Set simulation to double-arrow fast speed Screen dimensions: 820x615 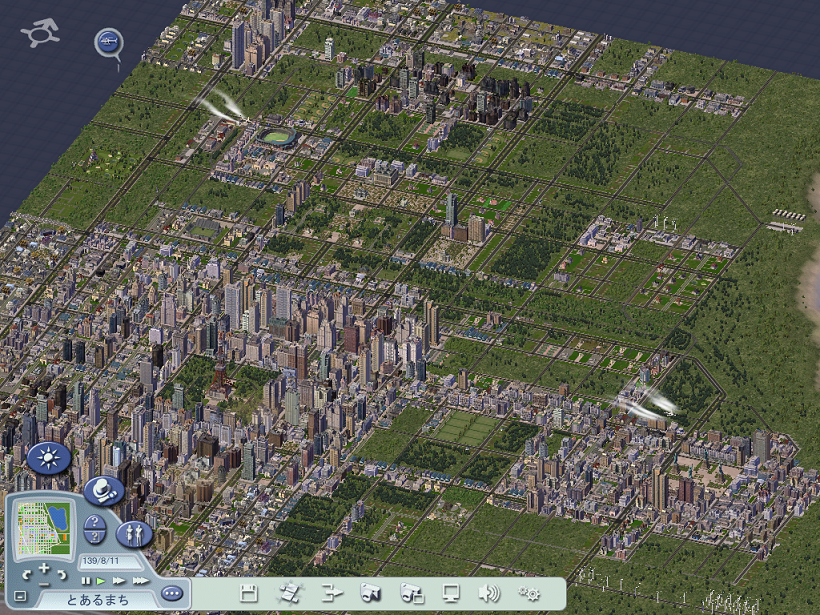[118, 580]
